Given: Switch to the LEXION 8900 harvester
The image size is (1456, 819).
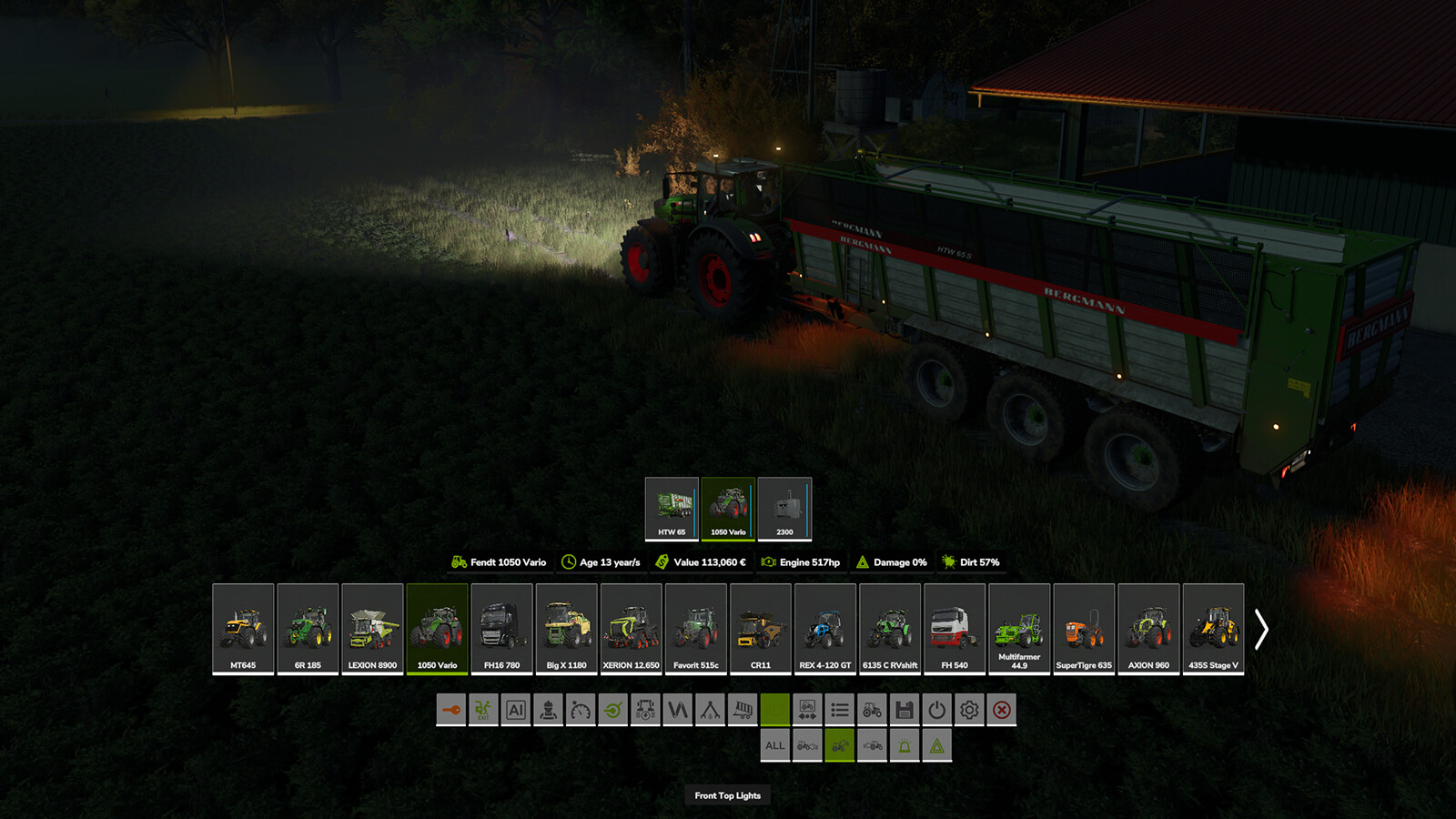Looking at the screenshot, I should 372,629.
